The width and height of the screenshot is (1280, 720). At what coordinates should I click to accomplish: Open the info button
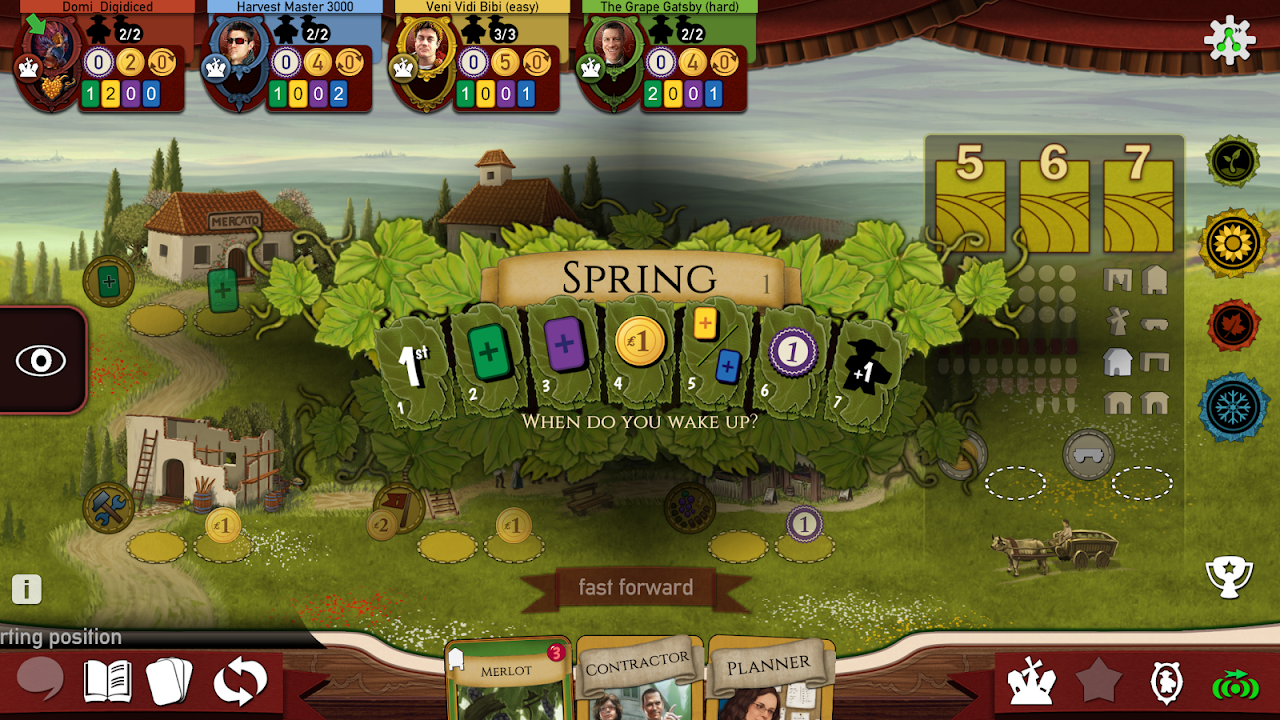(x=27, y=589)
